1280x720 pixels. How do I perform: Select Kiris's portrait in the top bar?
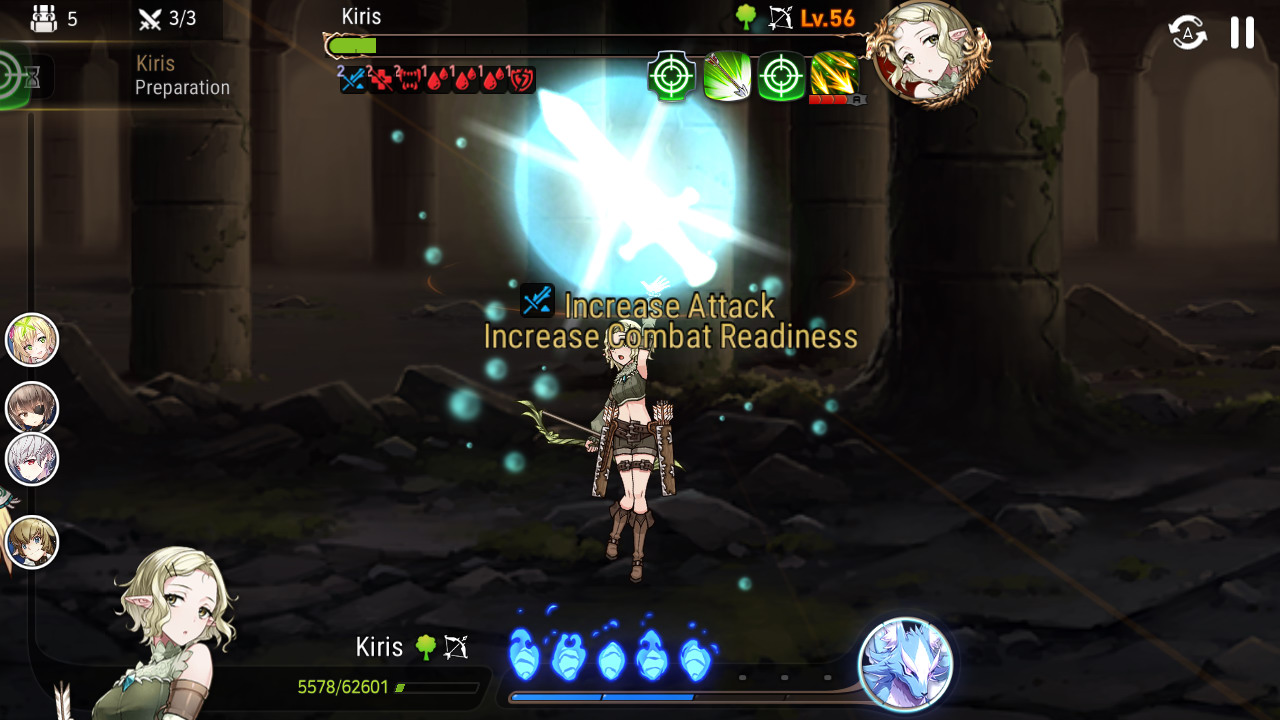(926, 52)
